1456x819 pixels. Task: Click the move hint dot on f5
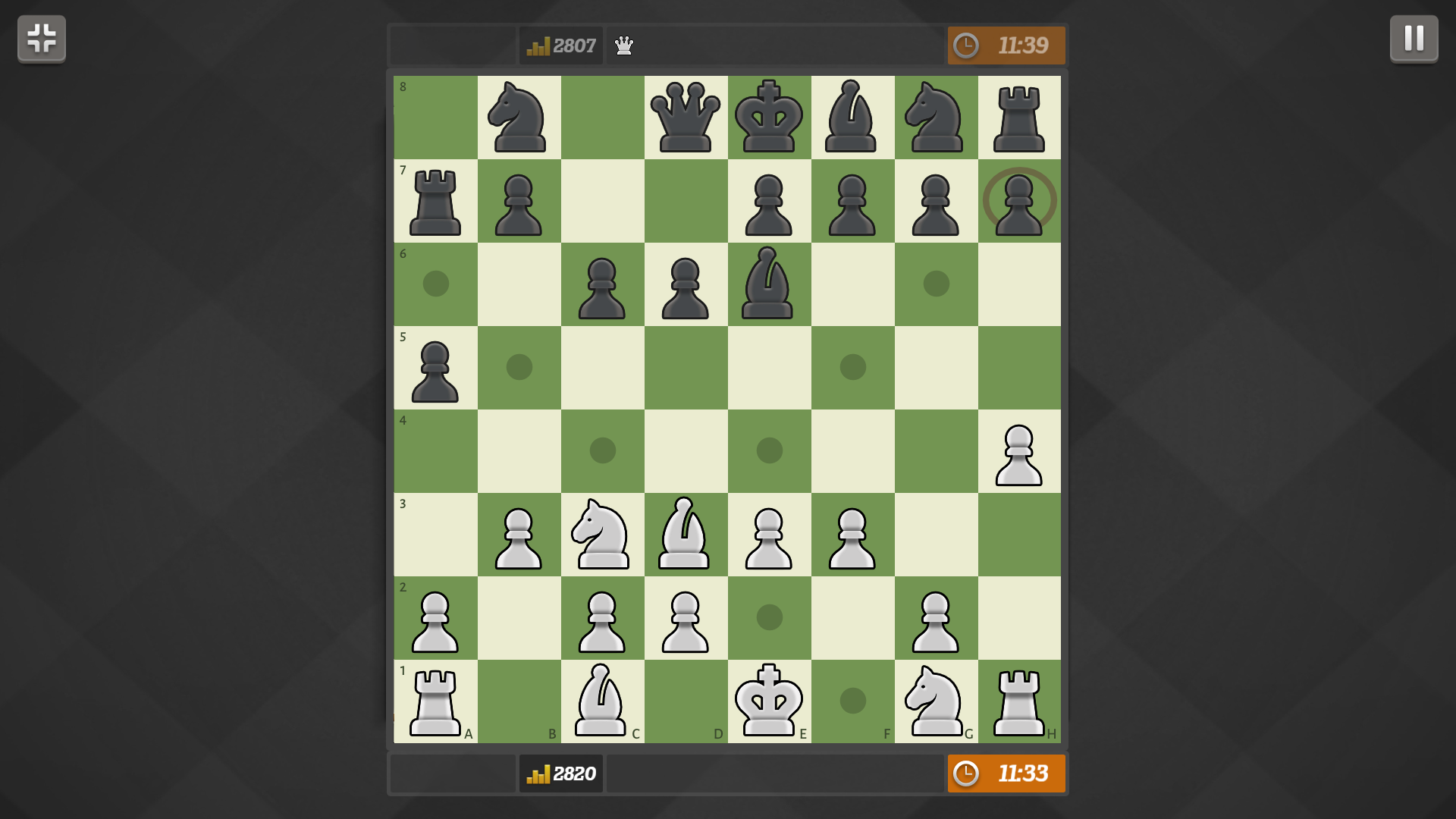pyautogui.click(x=853, y=366)
